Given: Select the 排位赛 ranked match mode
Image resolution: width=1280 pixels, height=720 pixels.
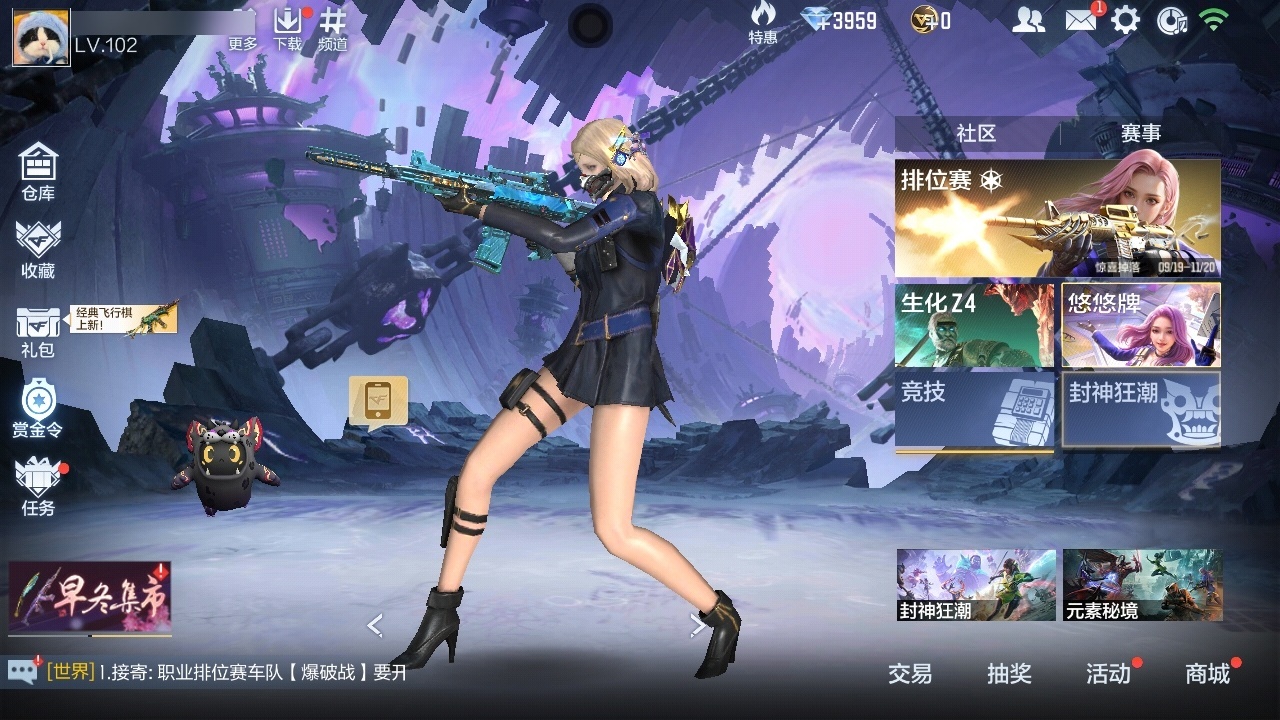Looking at the screenshot, I should pos(1057,218).
